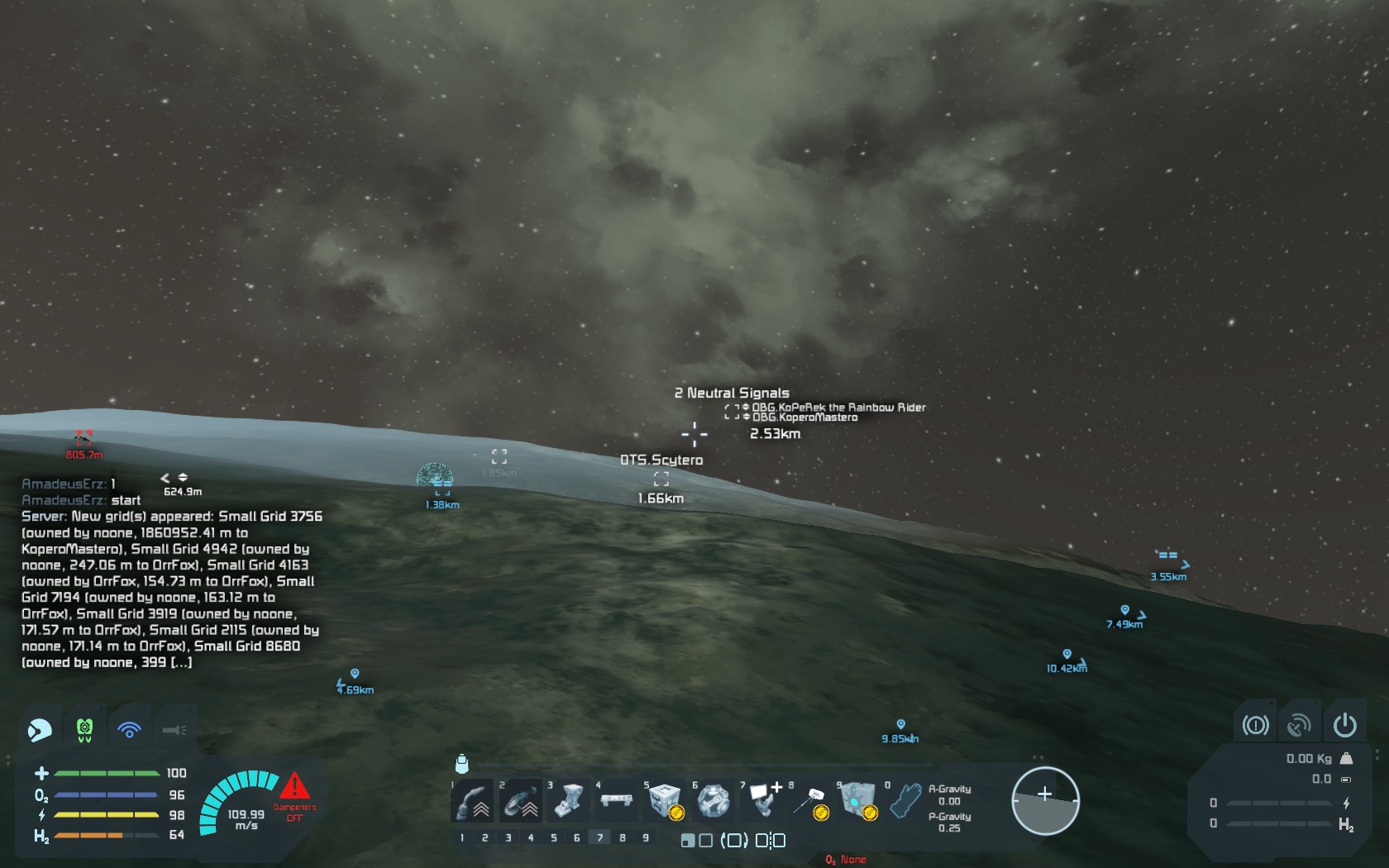Screen dimensions: 1389x868
Task: Click the artificial horizon gauge
Action: click(1045, 800)
